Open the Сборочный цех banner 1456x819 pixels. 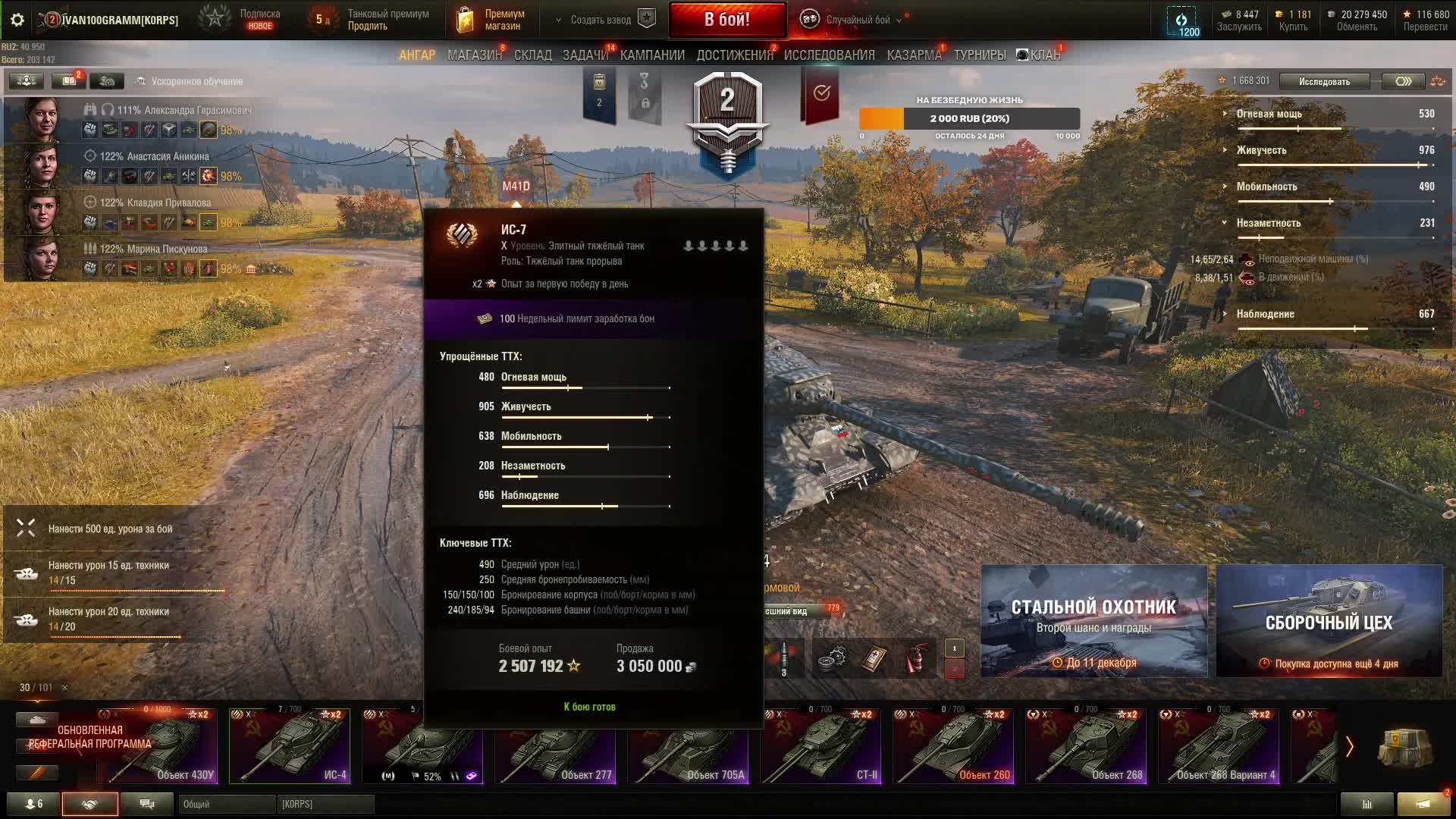[x=1329, y=620]
